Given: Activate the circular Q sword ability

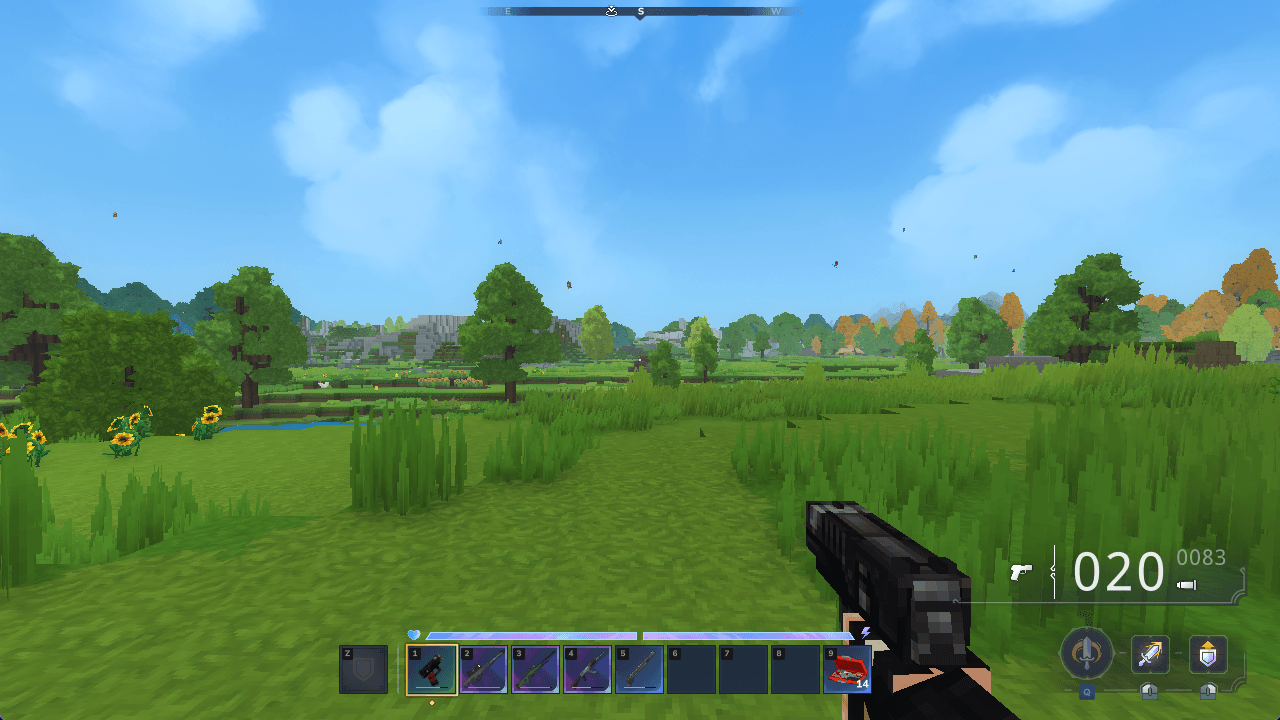Looking at the screenshot, I should pyautogui.click(x=1087, y=652).
